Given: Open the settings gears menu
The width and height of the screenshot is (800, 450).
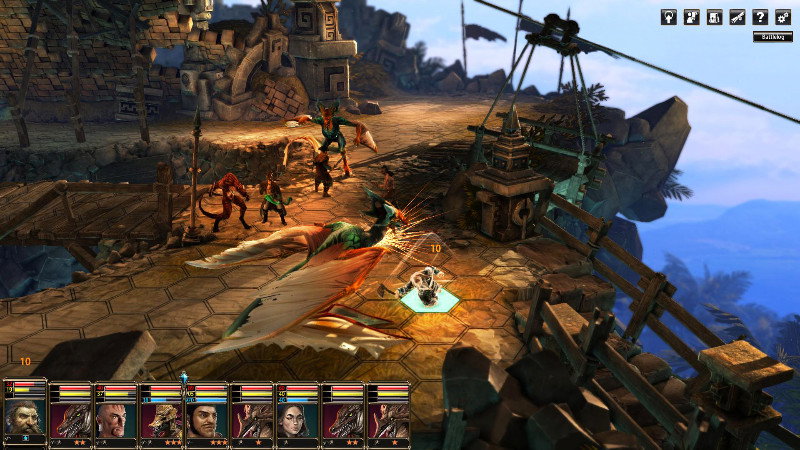Looking at the screenshot, I should [x=783, y=17].
